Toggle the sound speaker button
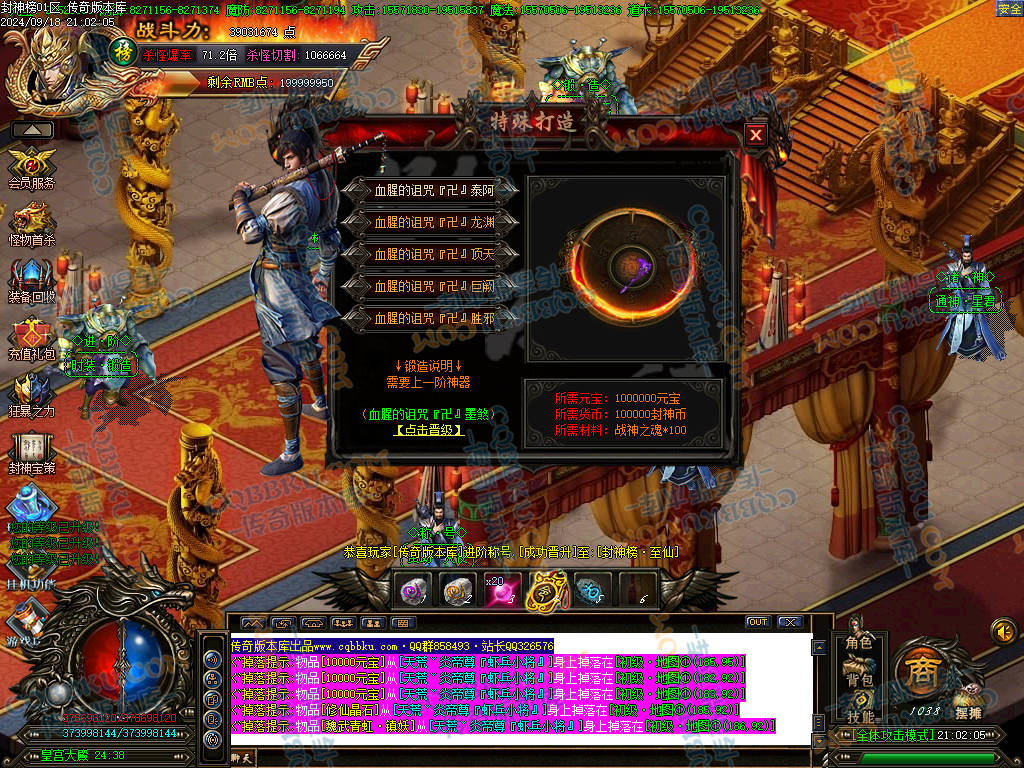Viewport: 1024px width, 768px height. pos(1003,631)
